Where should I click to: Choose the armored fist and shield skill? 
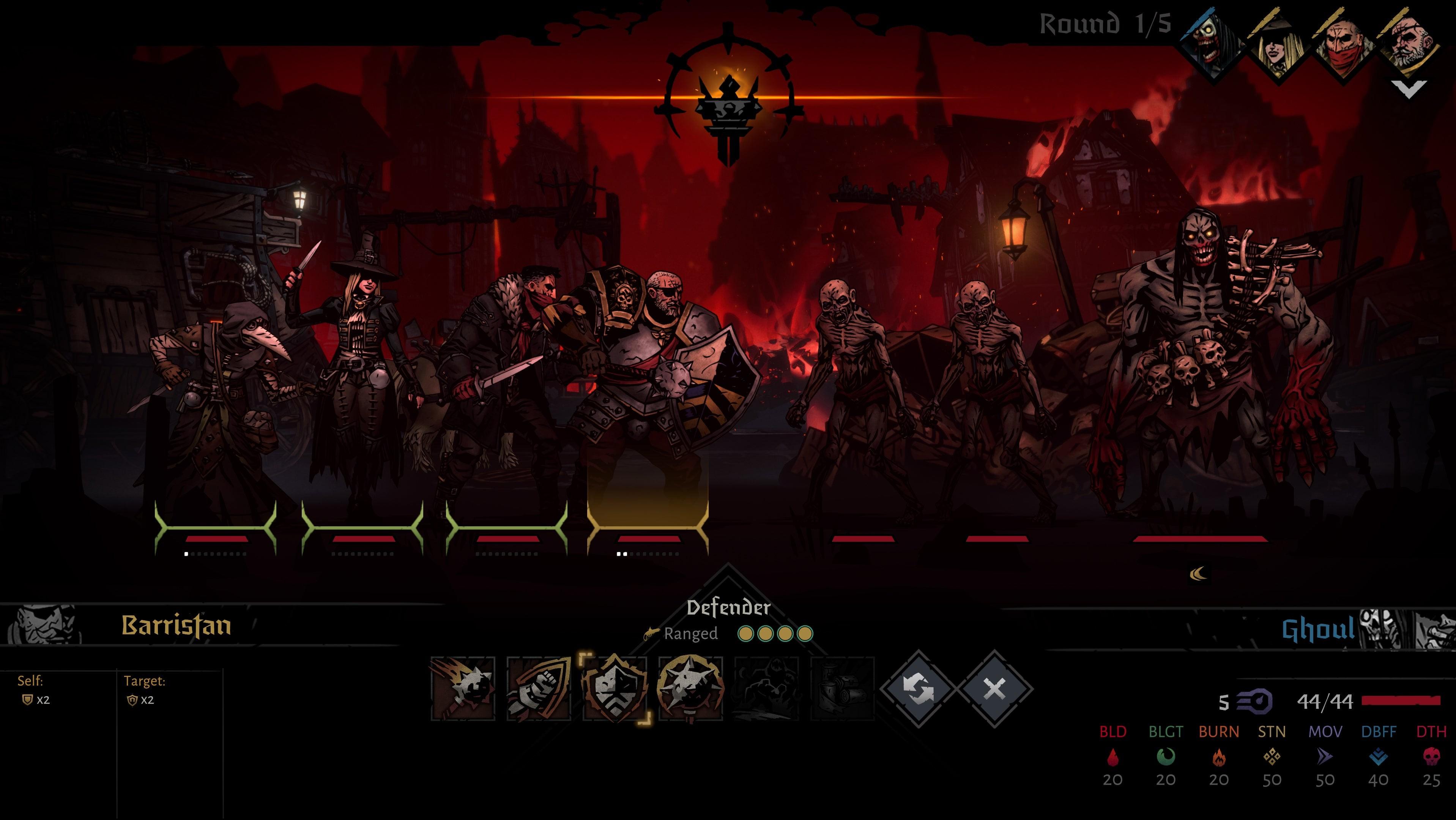point(539,688)
